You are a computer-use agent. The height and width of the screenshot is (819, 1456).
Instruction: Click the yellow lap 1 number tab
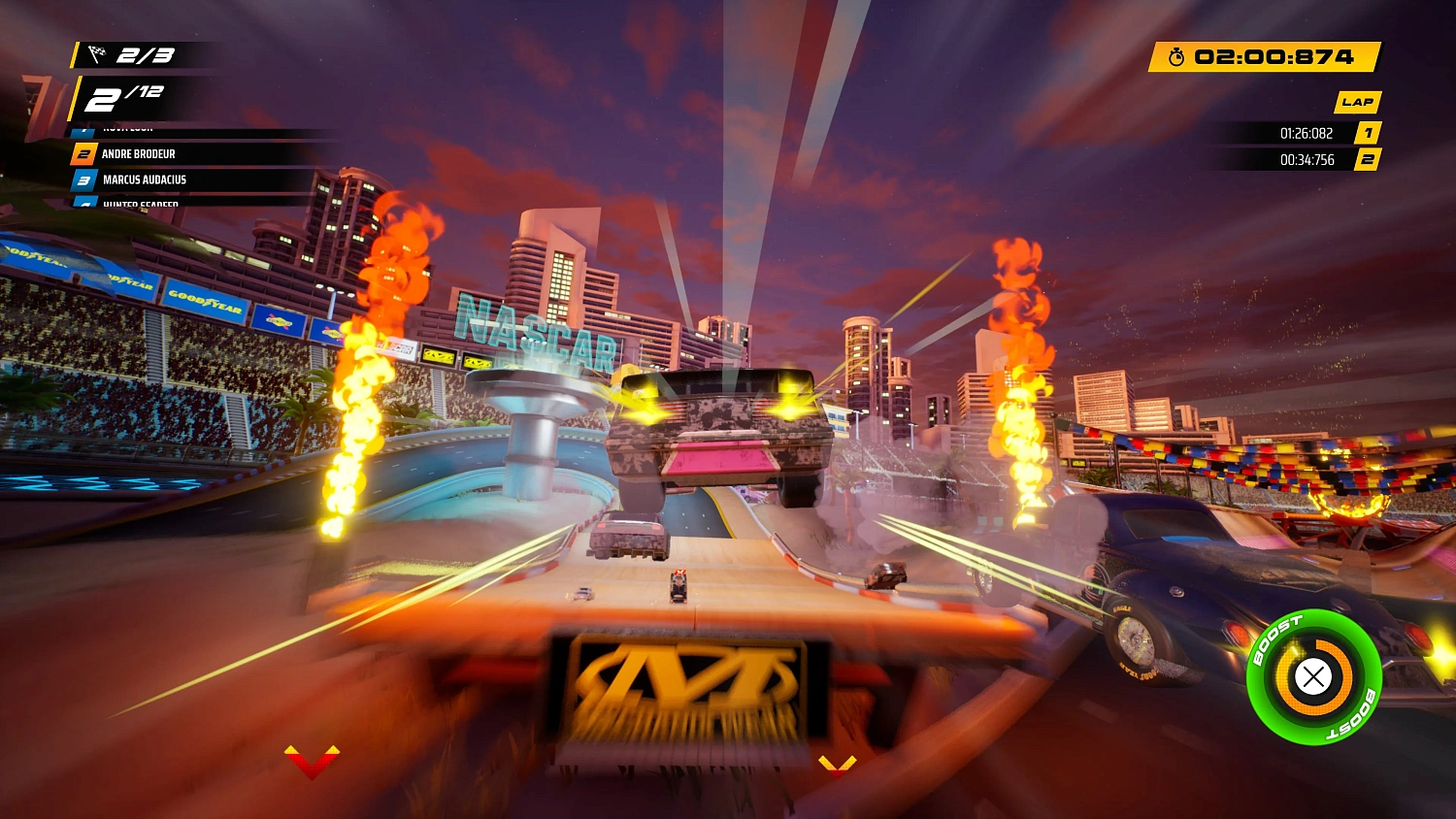tap(1368, 133)
